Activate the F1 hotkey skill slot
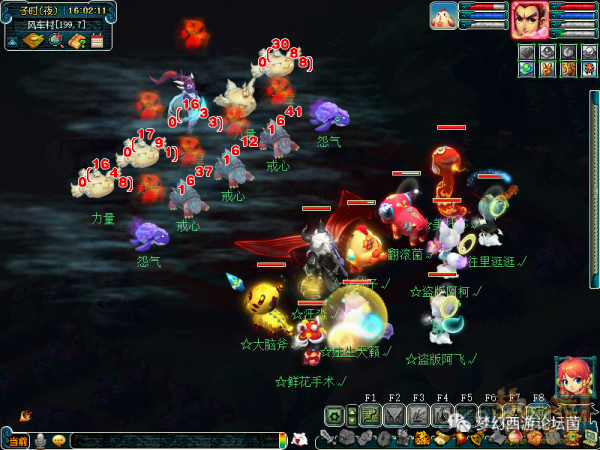 370,415
